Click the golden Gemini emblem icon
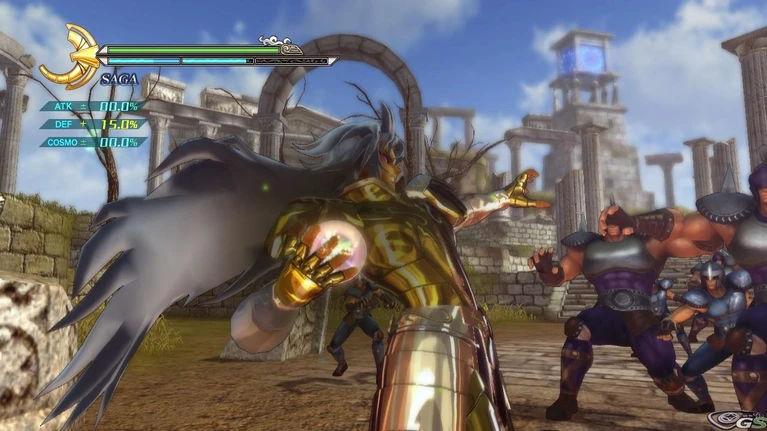767x431 pixels. pos(70,58)
